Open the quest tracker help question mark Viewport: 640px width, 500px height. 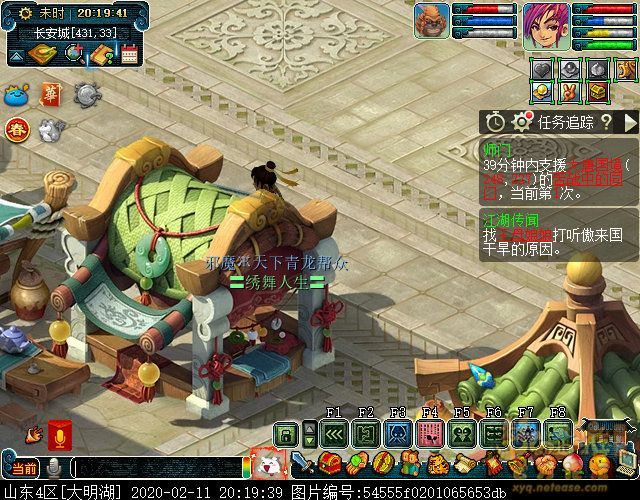pyautogui.click(x=605, y=122)
